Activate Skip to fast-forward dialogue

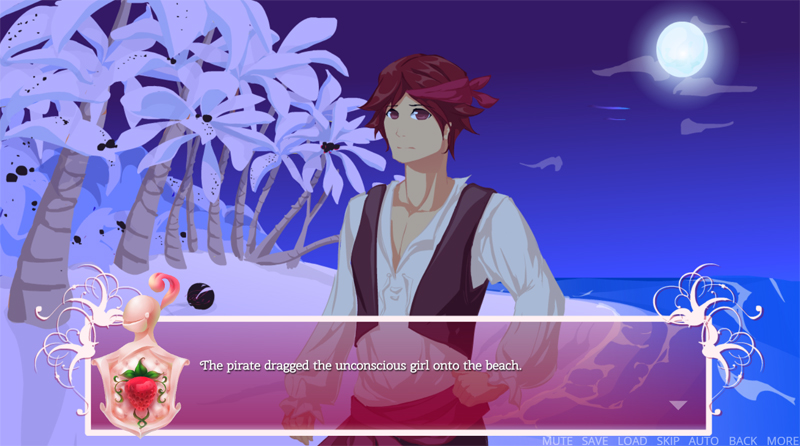tap(668, 440)
